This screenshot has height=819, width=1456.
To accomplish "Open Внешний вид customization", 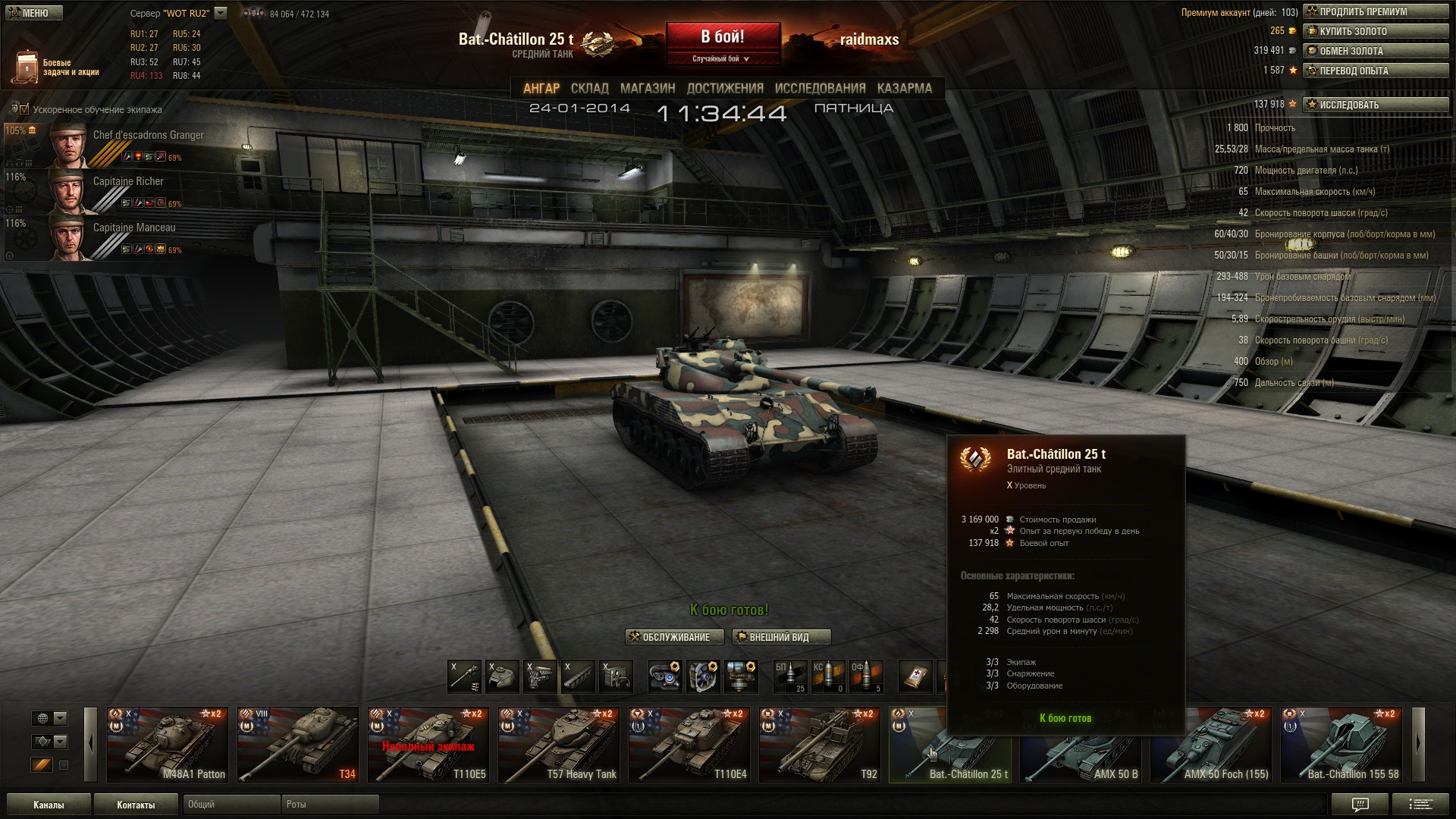I will tap(781, 638).
